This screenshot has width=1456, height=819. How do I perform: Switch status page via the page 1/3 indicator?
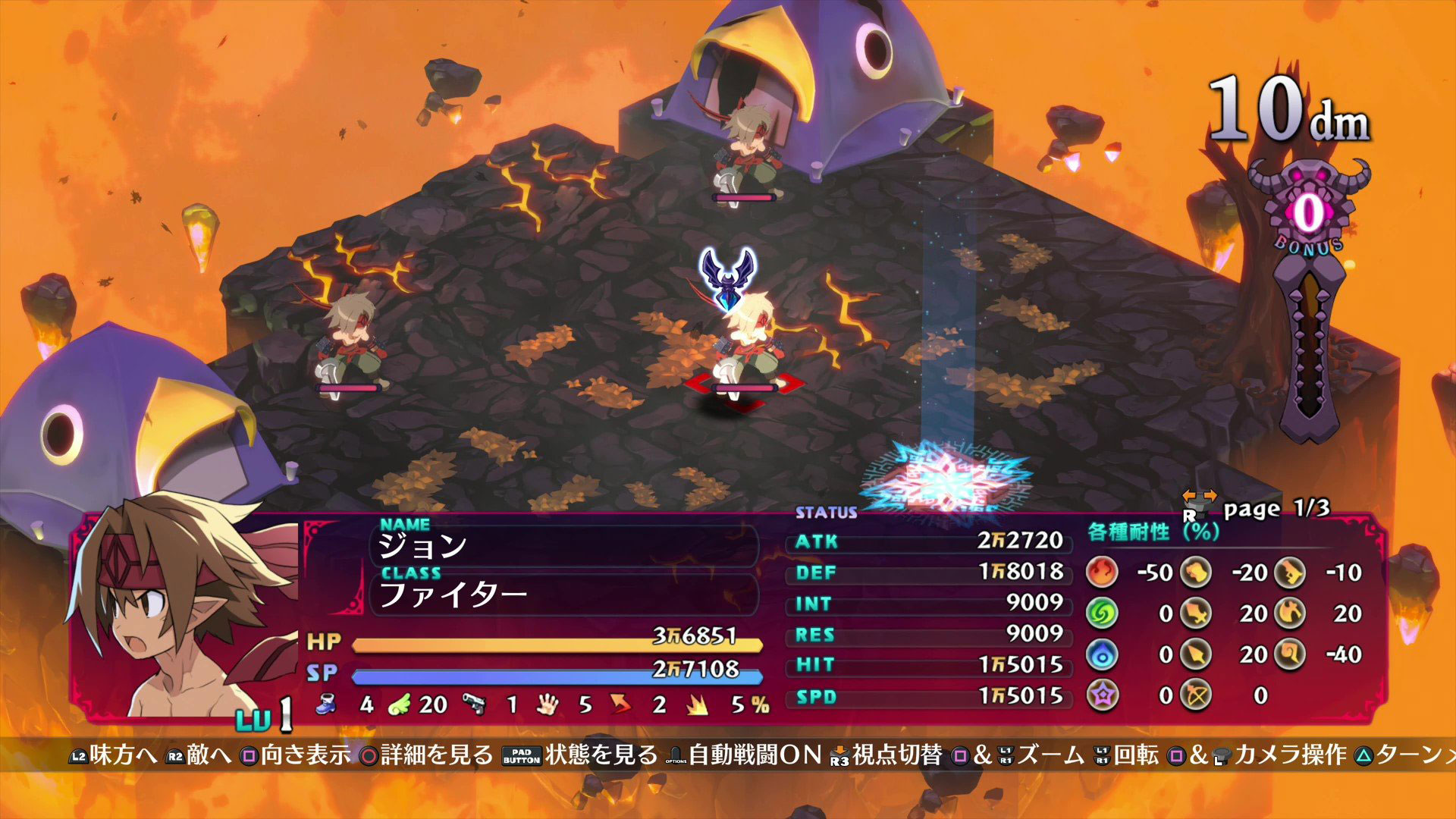click(x=1276, y=508)
